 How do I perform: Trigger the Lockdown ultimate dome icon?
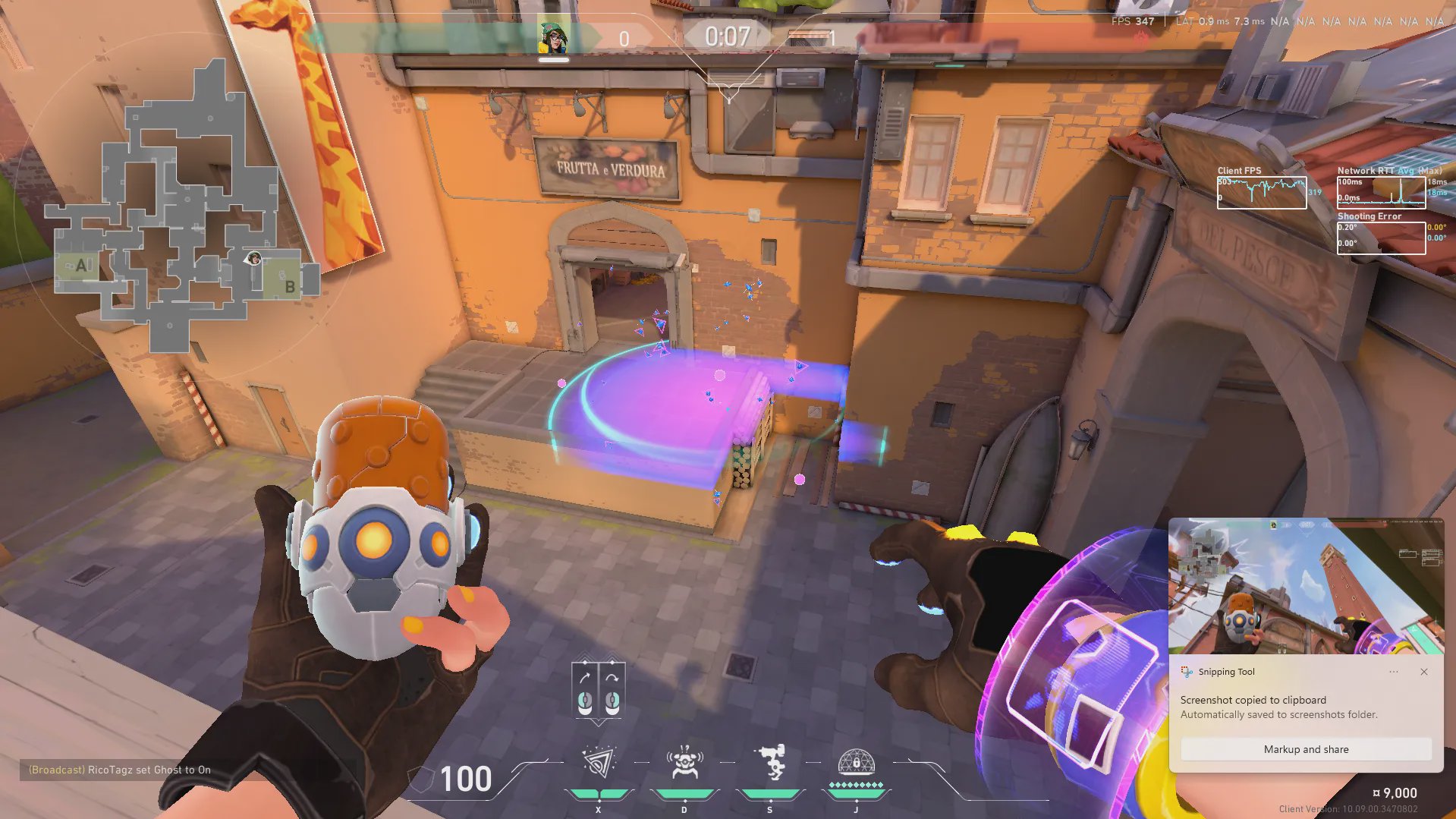tap(856, 761)
